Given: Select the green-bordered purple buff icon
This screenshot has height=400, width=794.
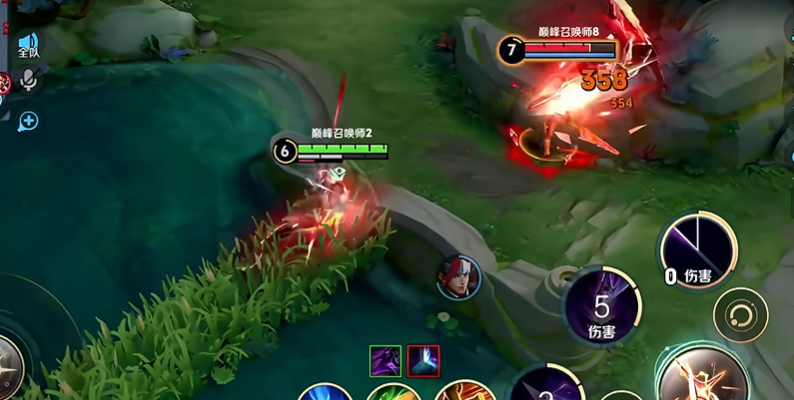Looking at the screenshot, I should [x=386, y=360].
